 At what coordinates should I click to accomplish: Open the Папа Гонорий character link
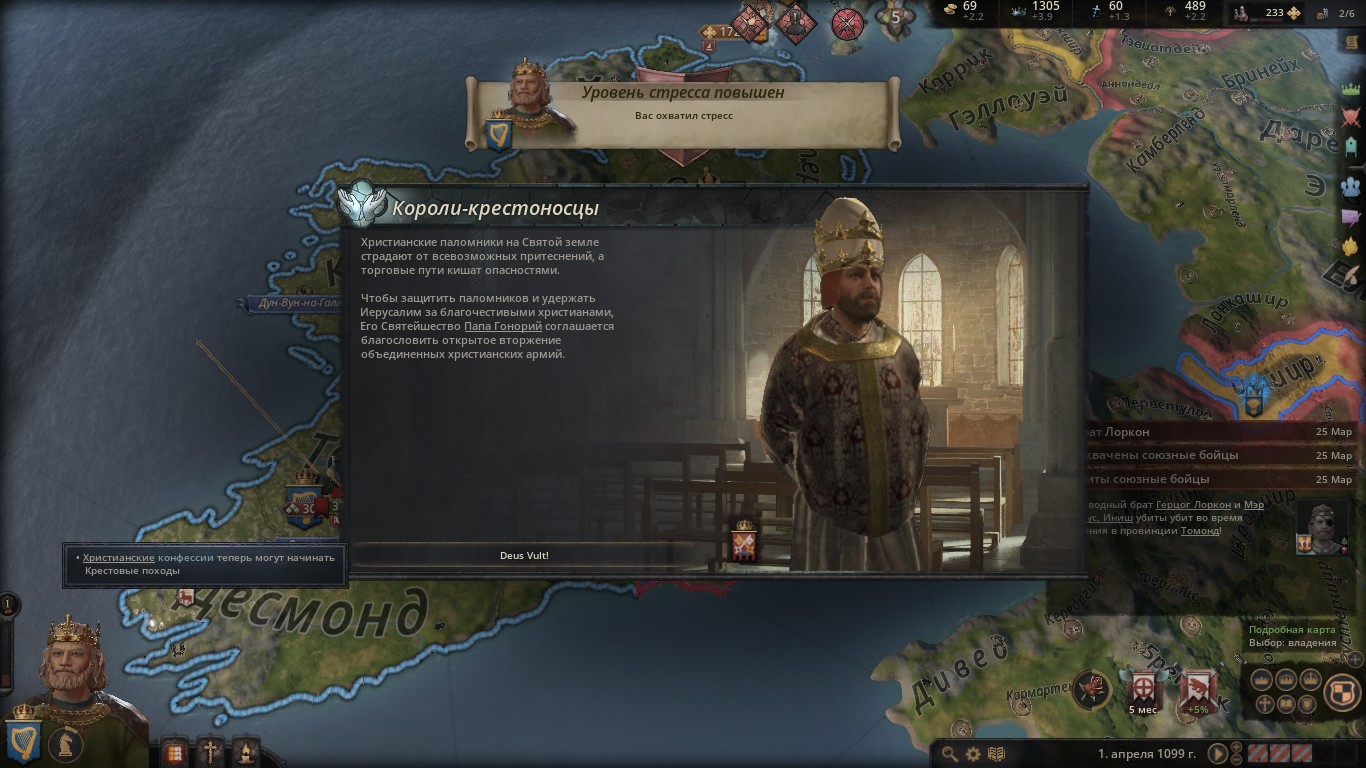(x=503, y=326)
